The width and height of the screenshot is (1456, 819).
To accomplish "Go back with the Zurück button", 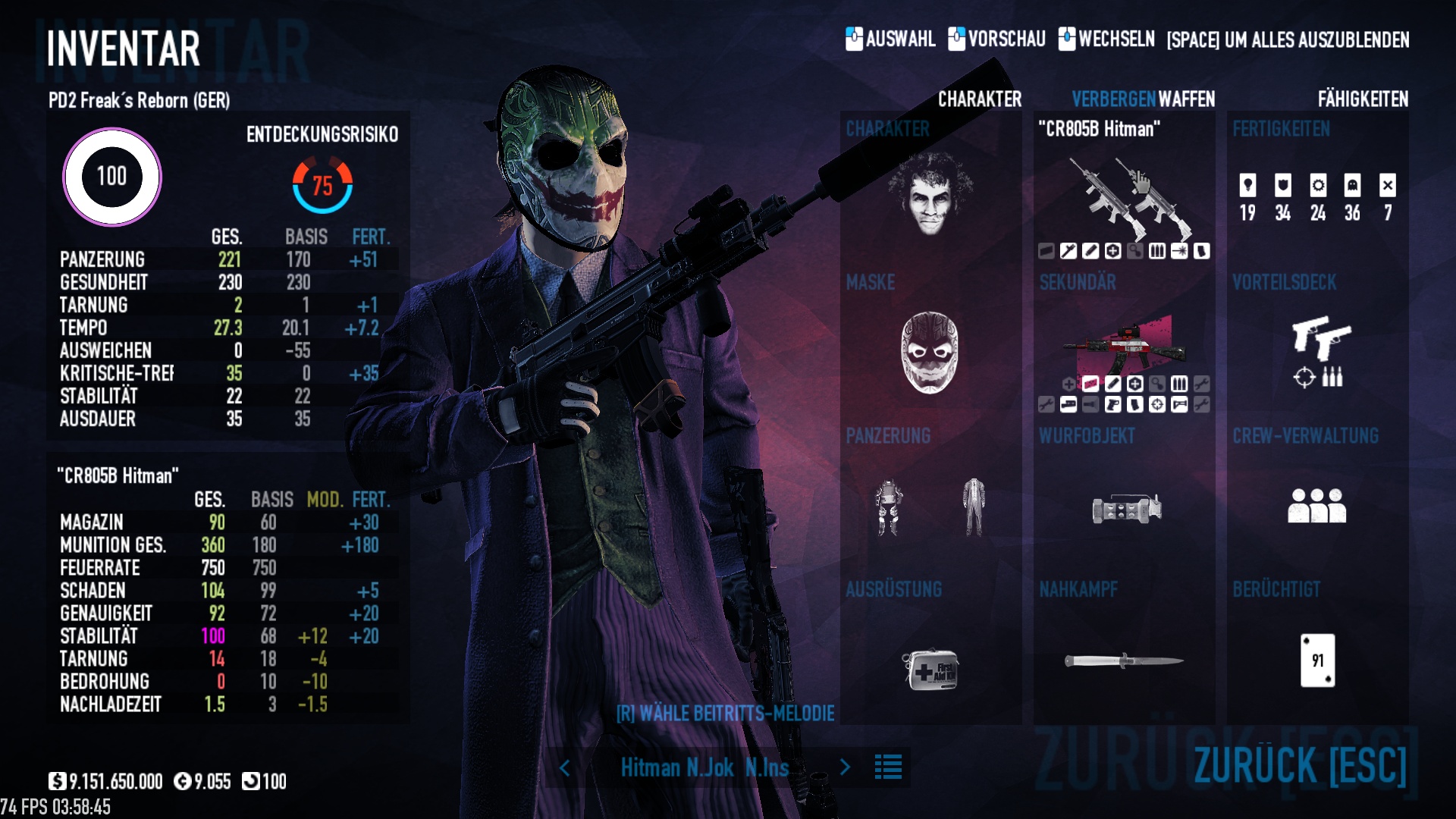I will pos(1300,764).
